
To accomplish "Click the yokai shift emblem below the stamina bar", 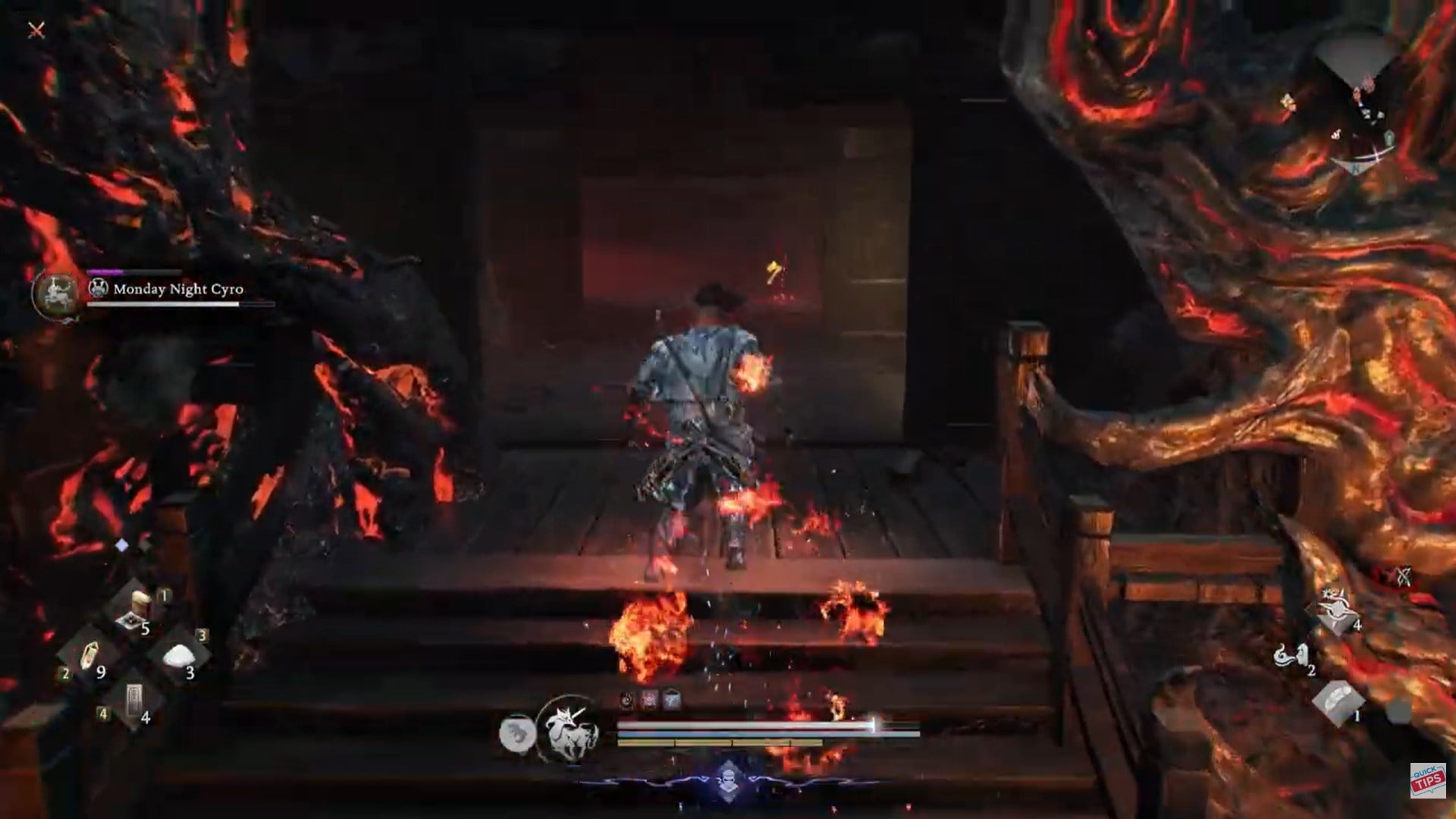I will tap(729, 777).
